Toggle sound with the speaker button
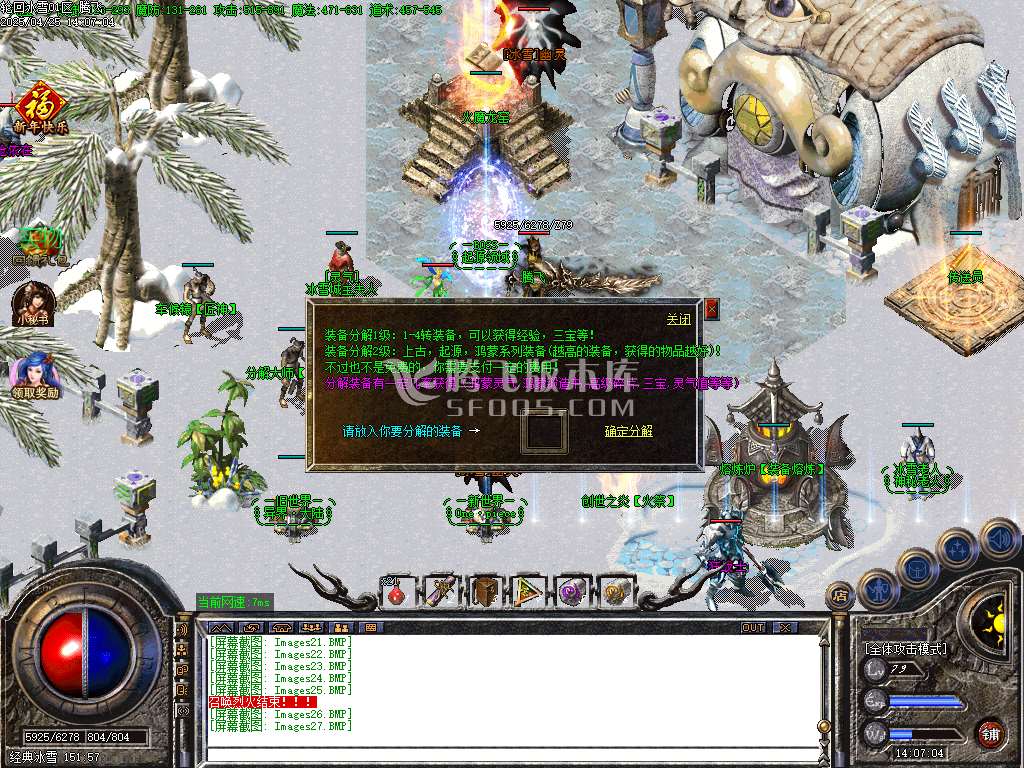Screen dimensions: 1024x768 click(x=997, y=539)
